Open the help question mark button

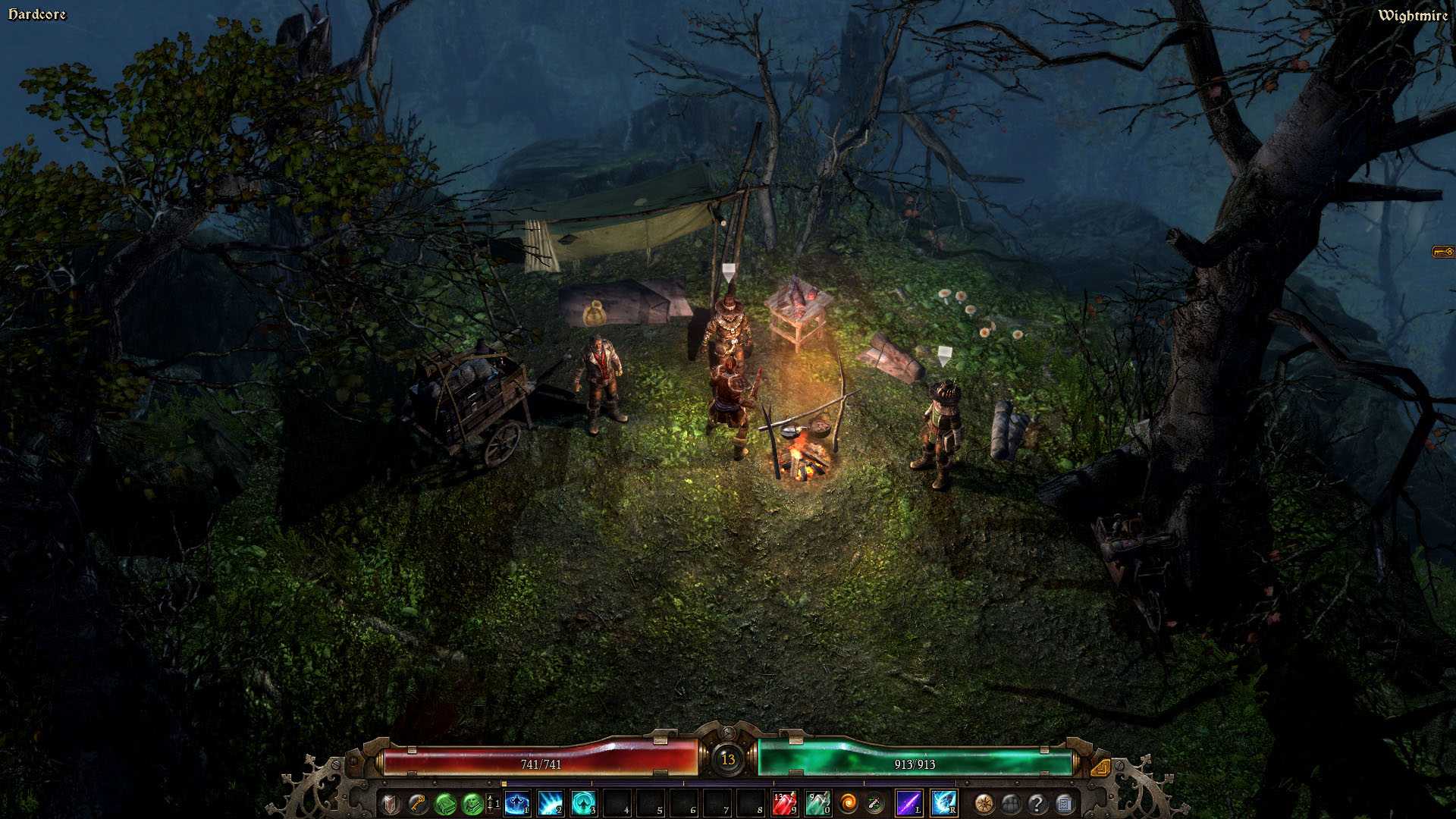(x=1037, y=803)
